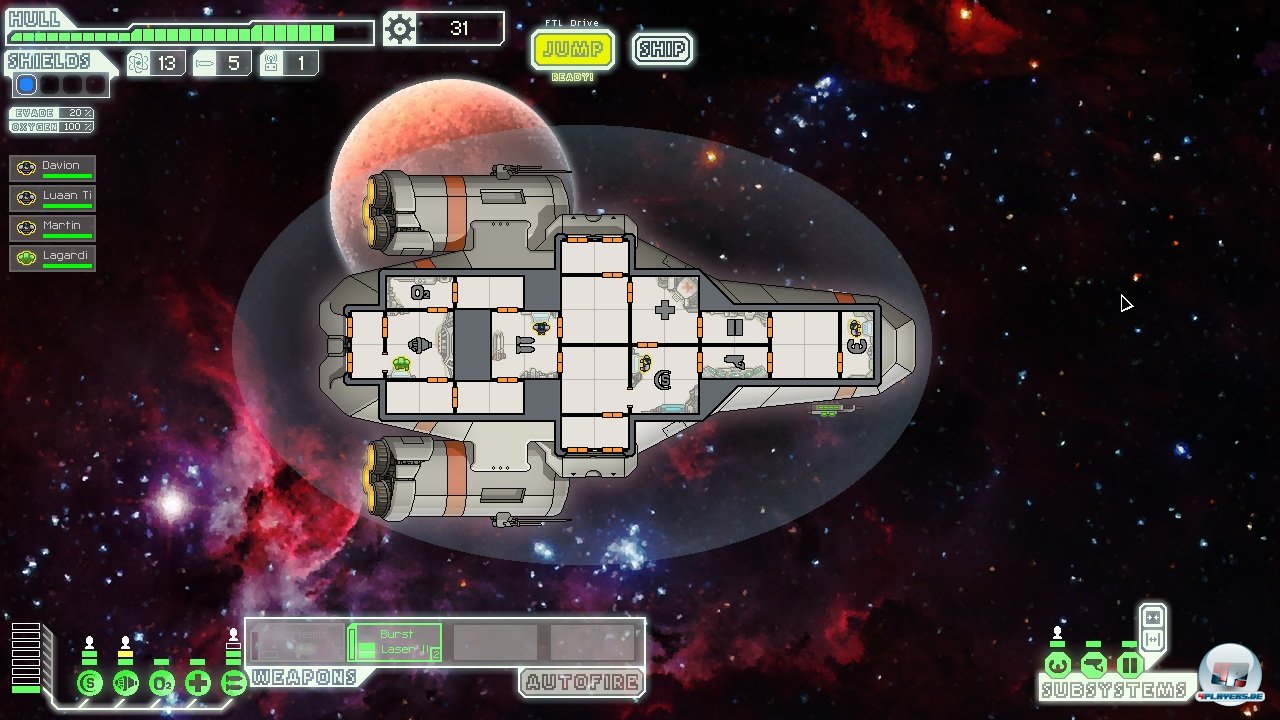
Task: Pick crew member Lagardi
Action: pyautogui.click(x=53, y=259)
